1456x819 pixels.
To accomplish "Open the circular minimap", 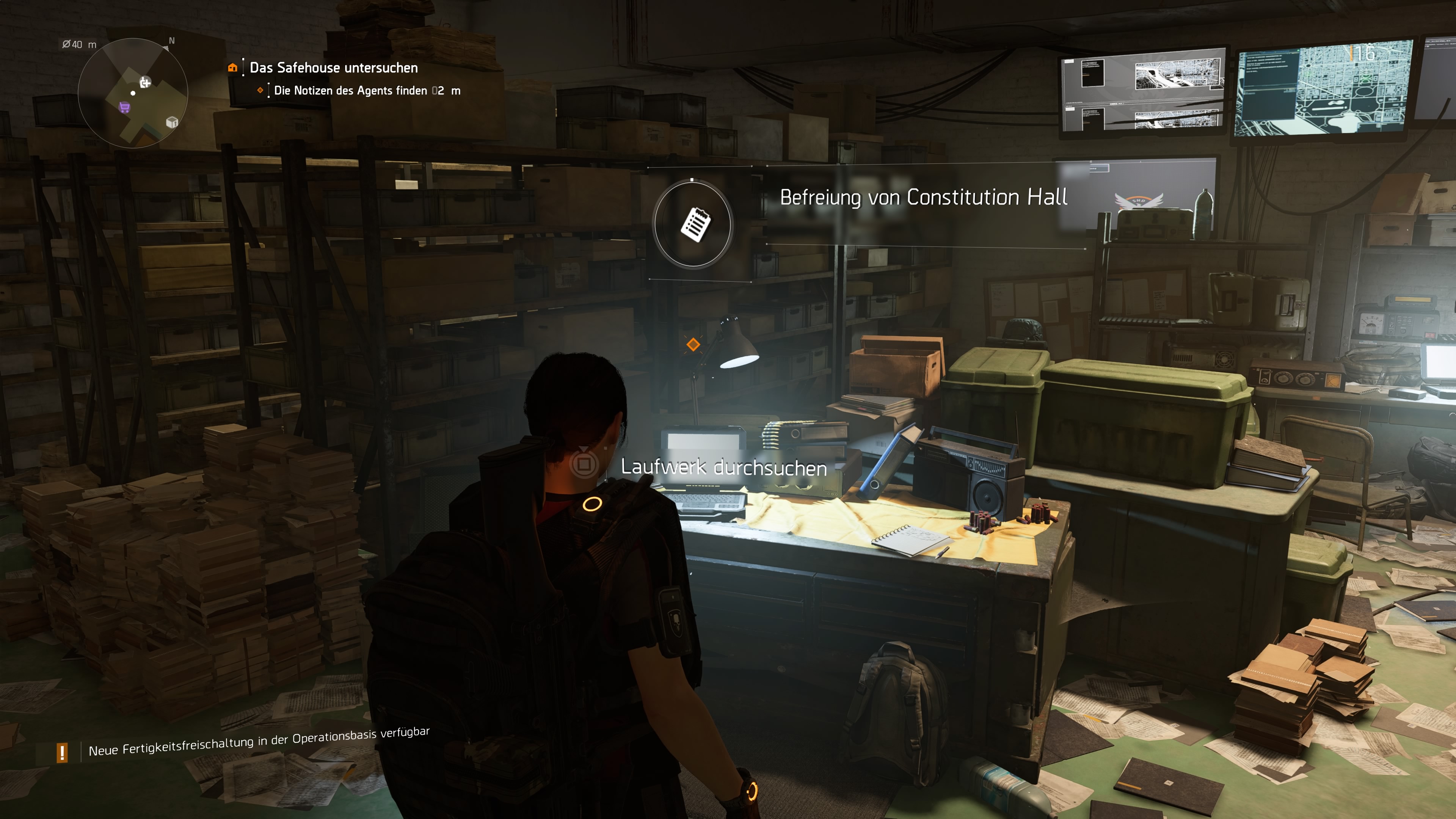I will click(133, 93).
